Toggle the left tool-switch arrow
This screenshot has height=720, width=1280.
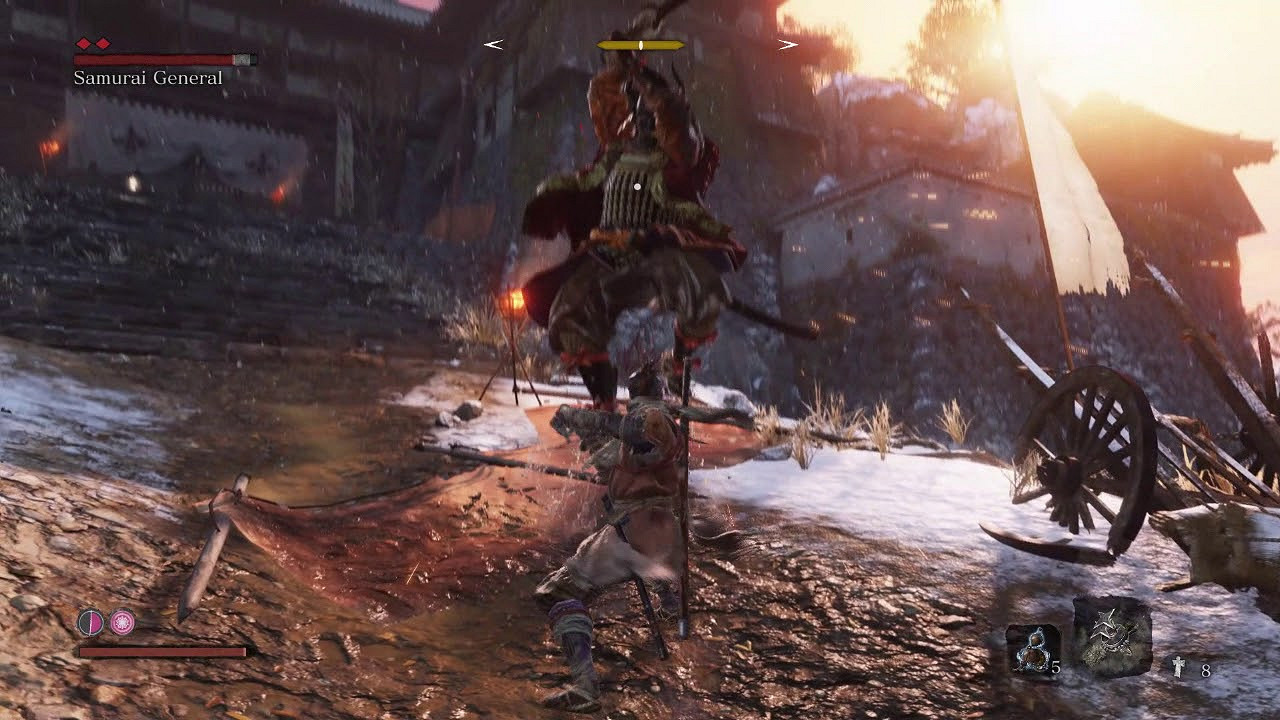491,44
